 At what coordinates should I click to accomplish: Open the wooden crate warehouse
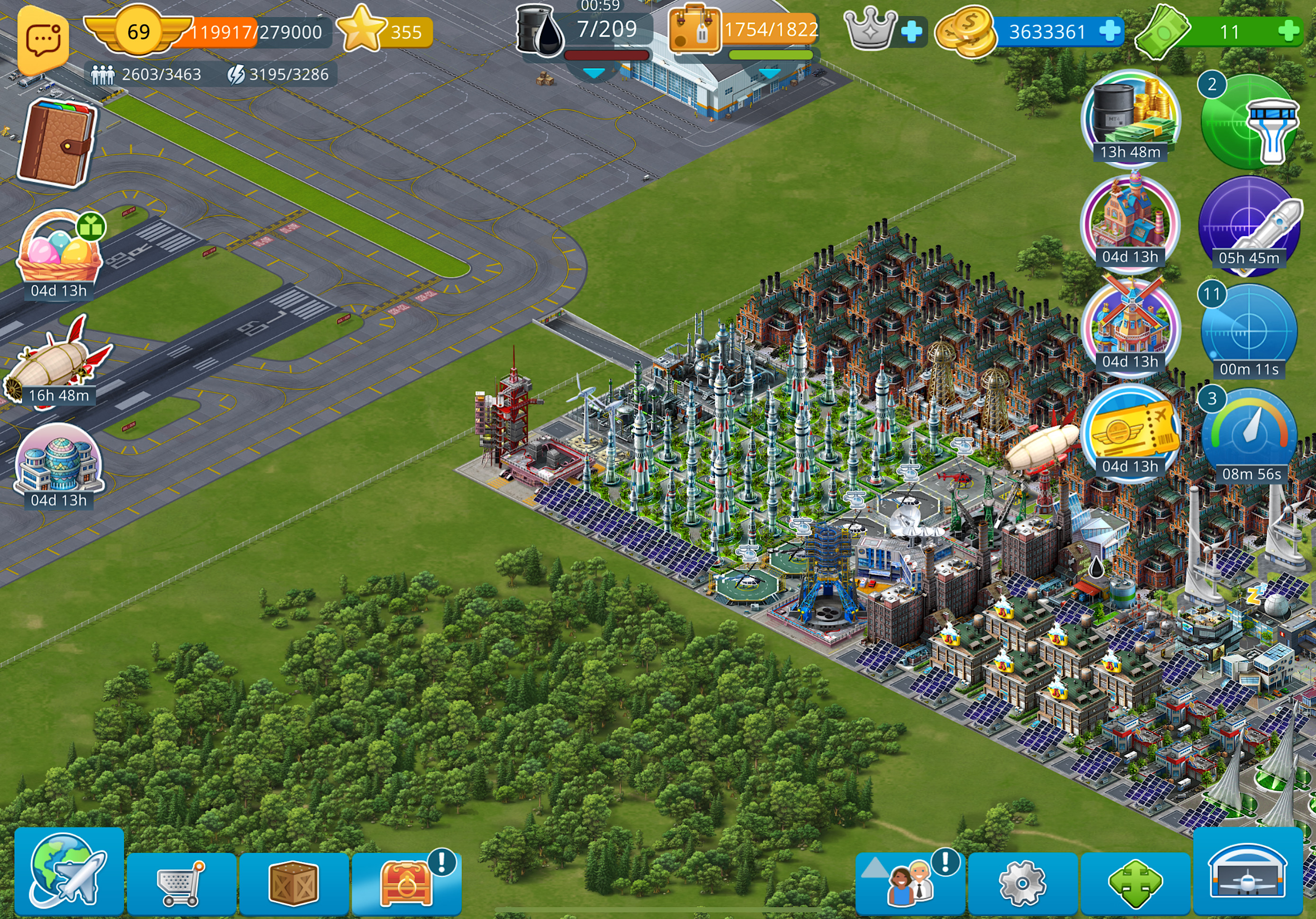click(293, 883)
